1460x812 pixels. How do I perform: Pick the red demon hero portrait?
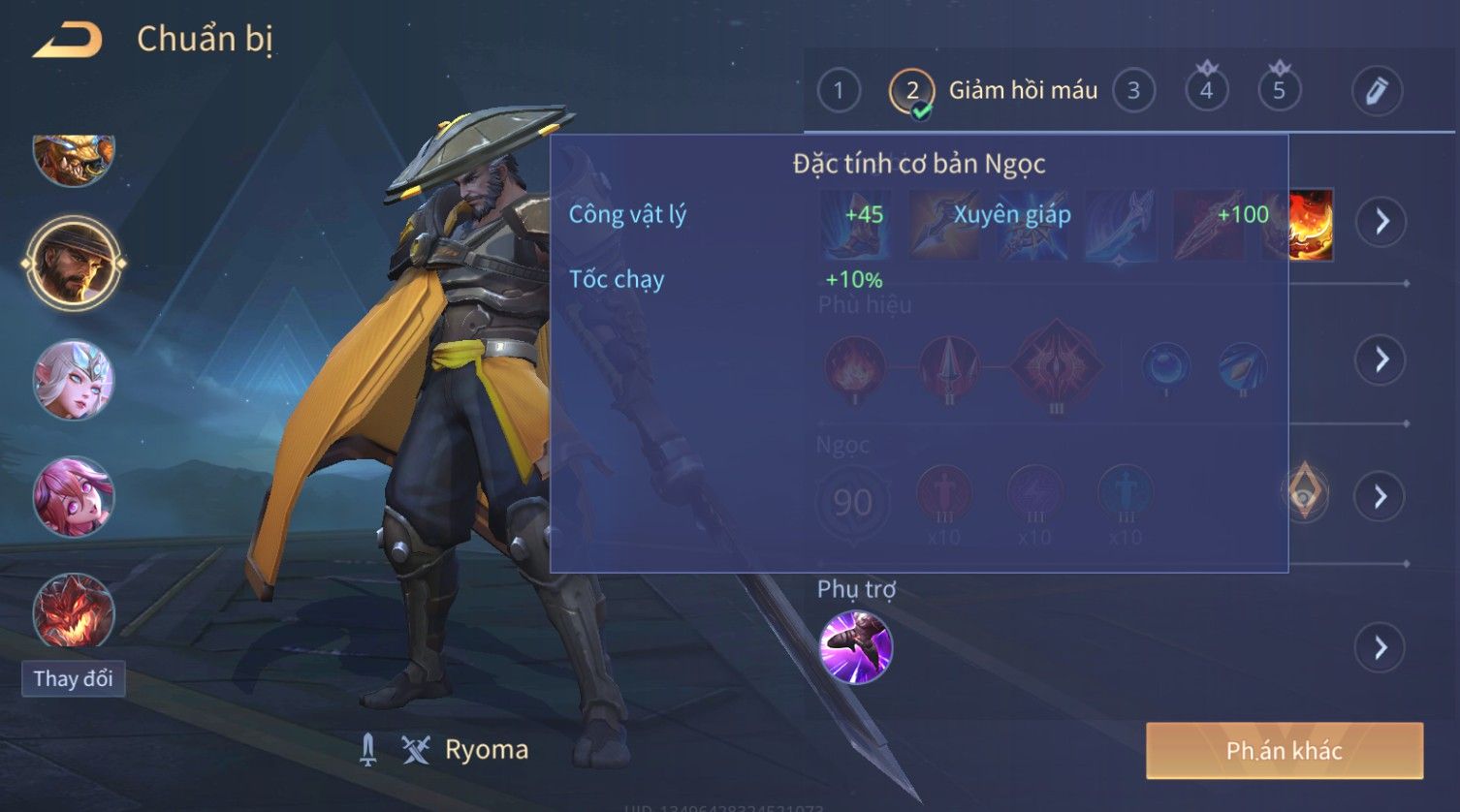click(74, 611)
